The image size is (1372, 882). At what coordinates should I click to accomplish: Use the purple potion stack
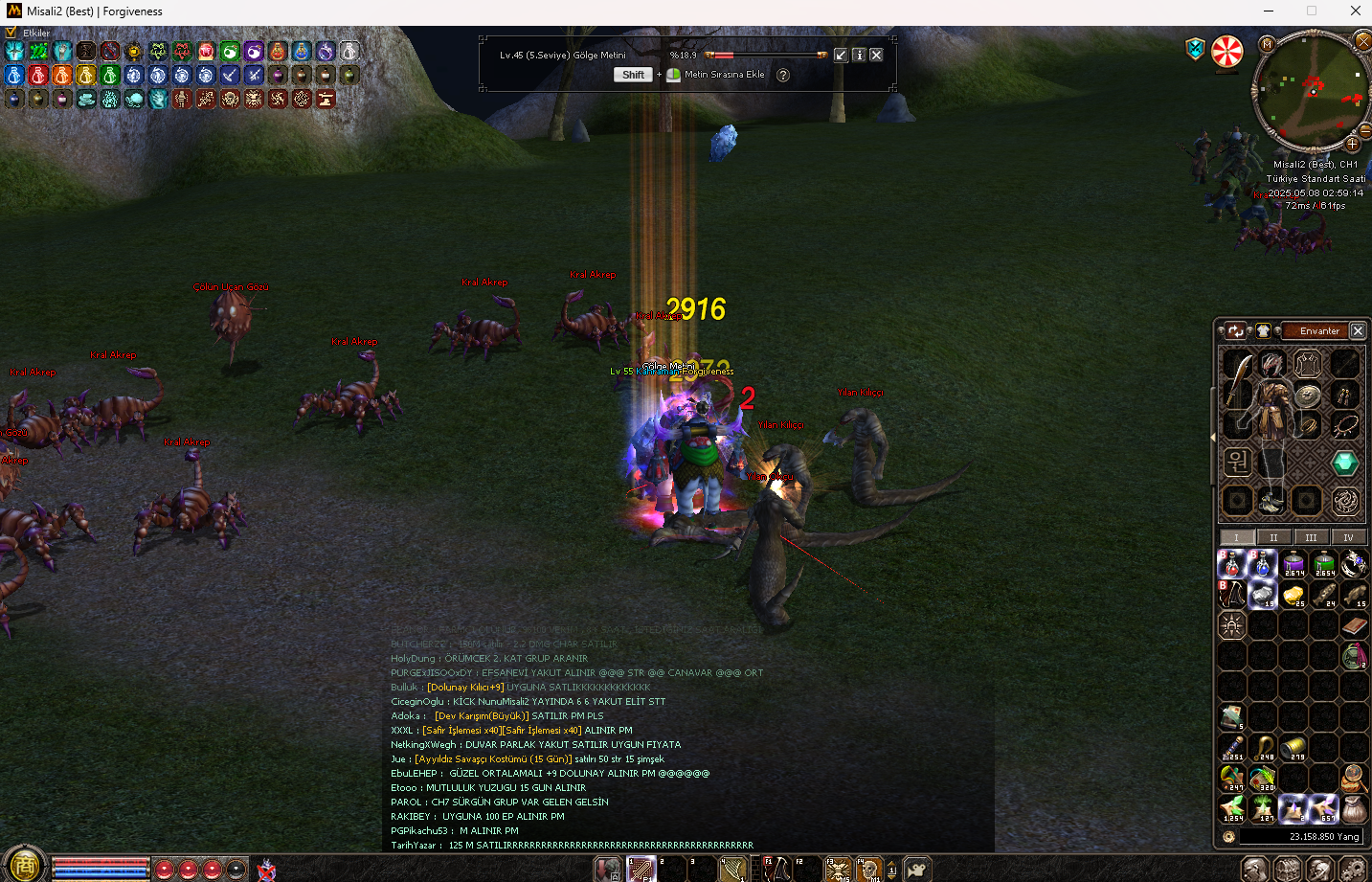[1293, 564]
